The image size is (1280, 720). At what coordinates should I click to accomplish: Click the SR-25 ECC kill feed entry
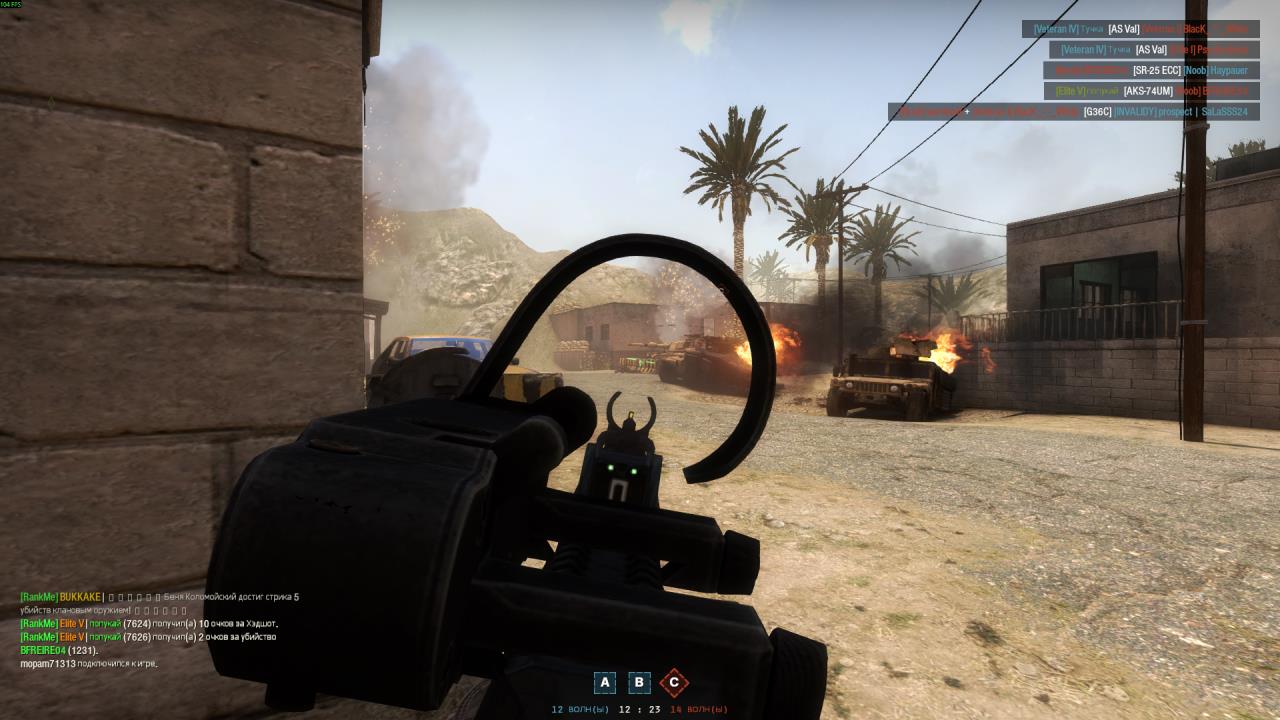(1151, 70)
